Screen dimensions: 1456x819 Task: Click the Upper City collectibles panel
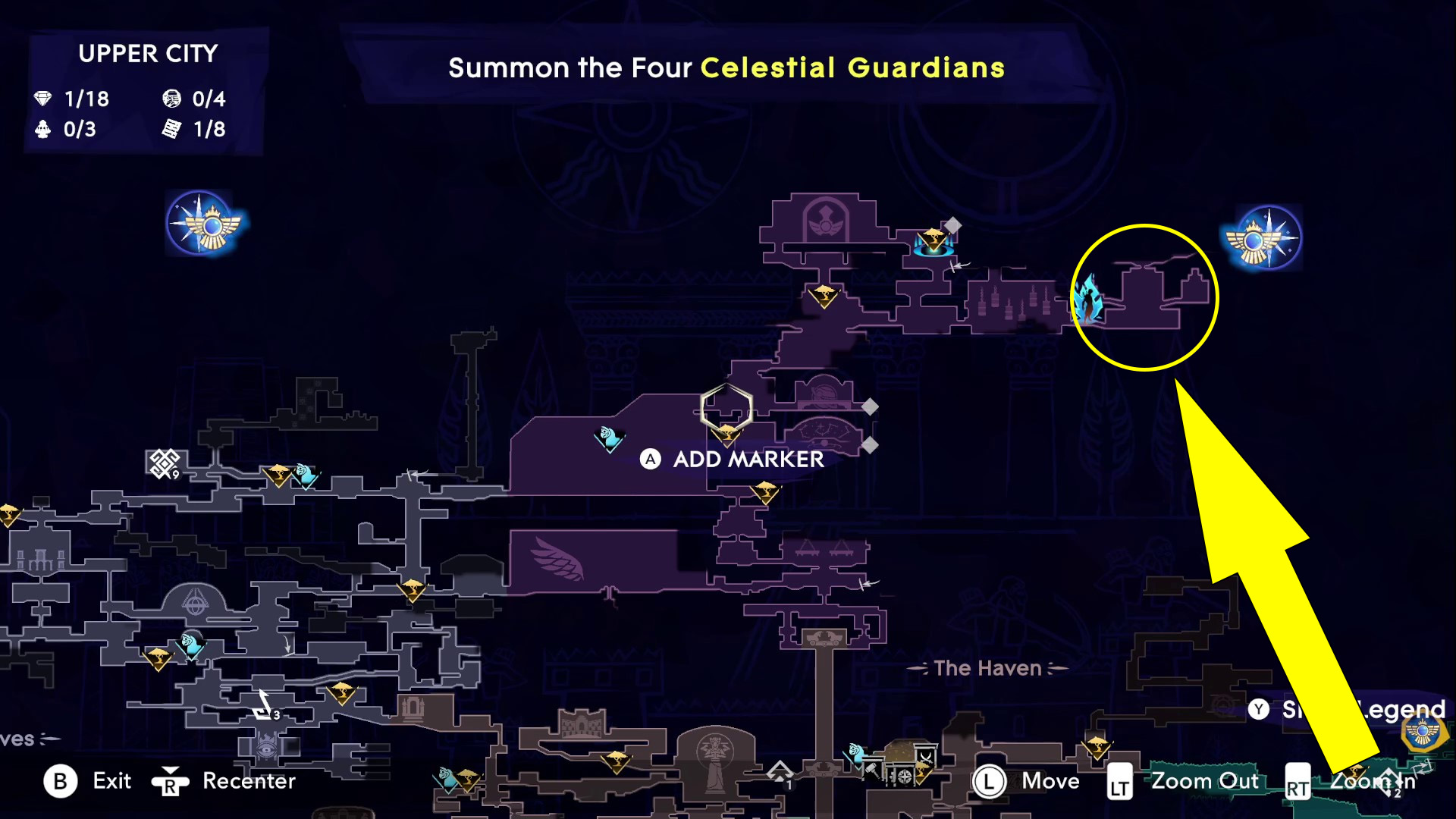point(146,91)
